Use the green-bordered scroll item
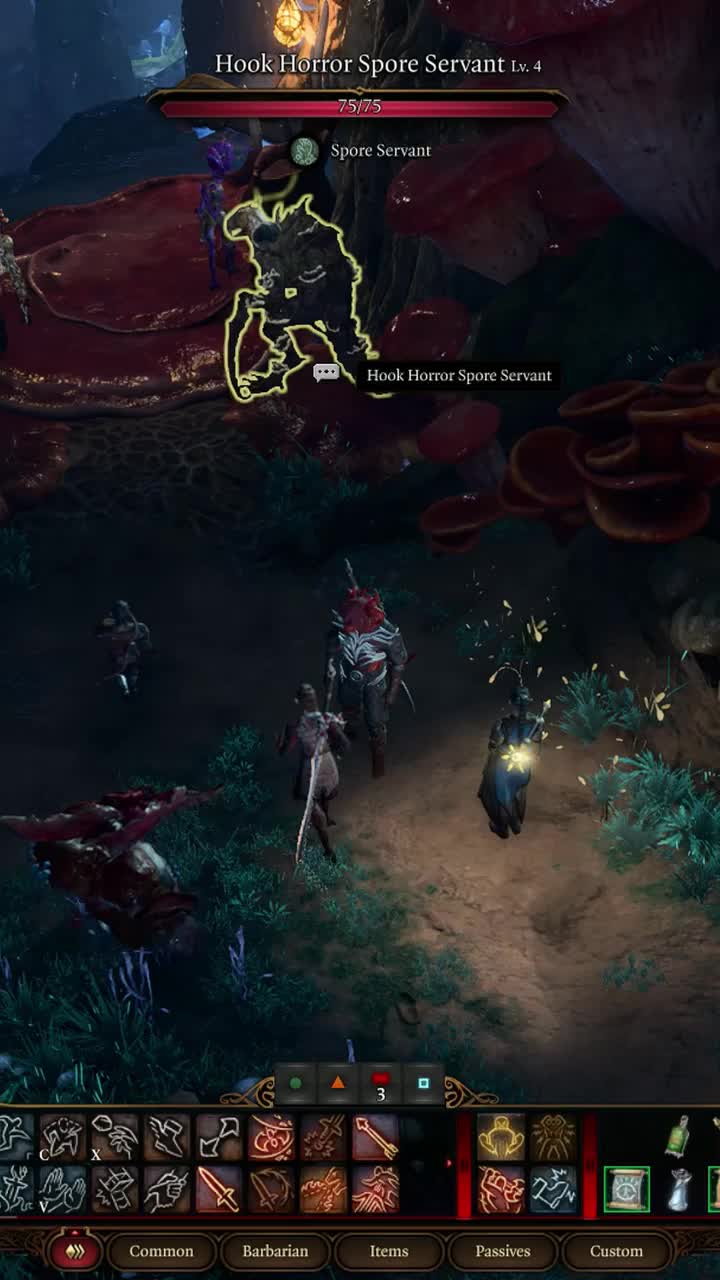Screen dimensions: 720x1280 click(627, 1189)
